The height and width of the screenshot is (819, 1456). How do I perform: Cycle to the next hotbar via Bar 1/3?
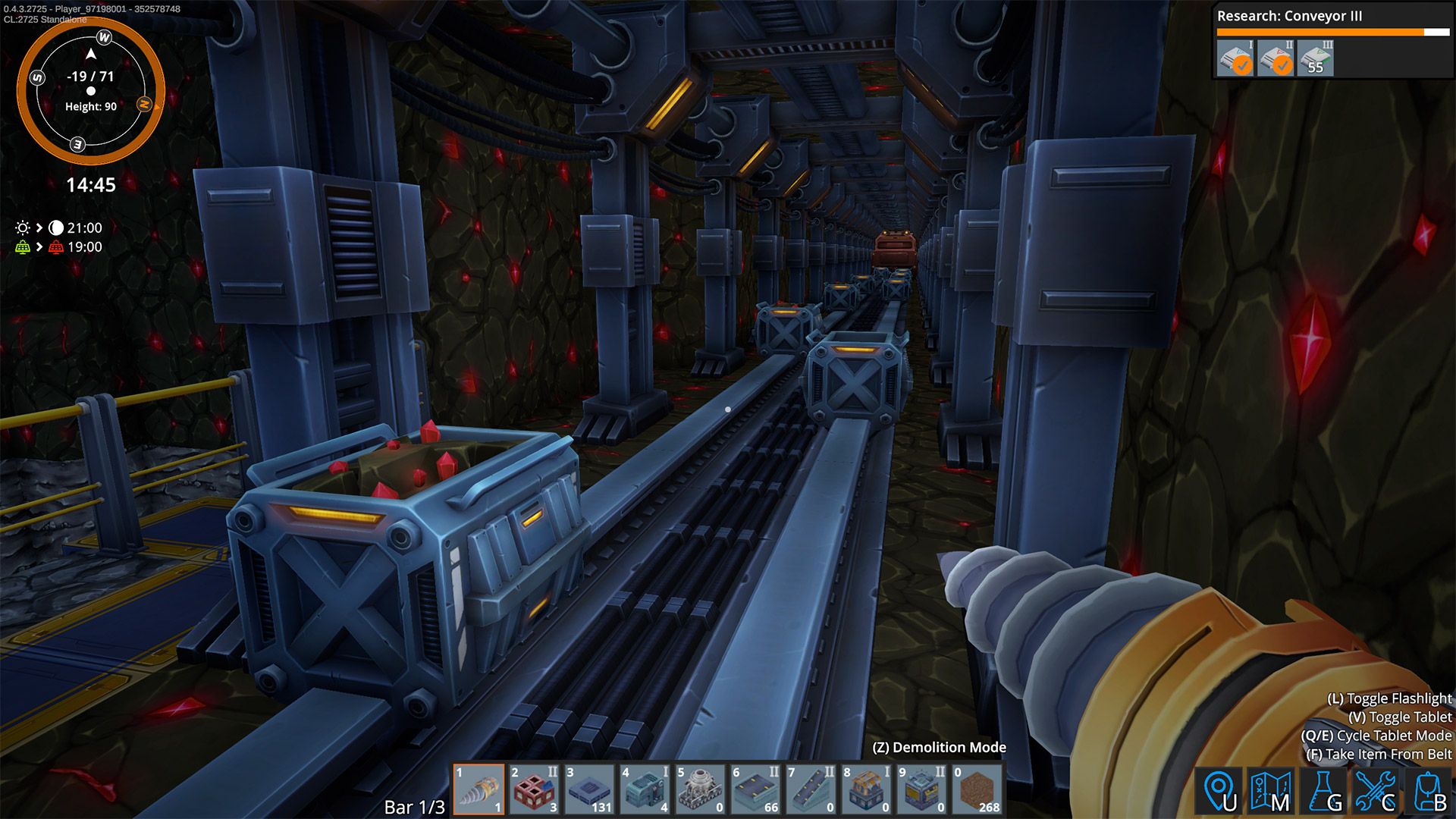click(416, 808)
